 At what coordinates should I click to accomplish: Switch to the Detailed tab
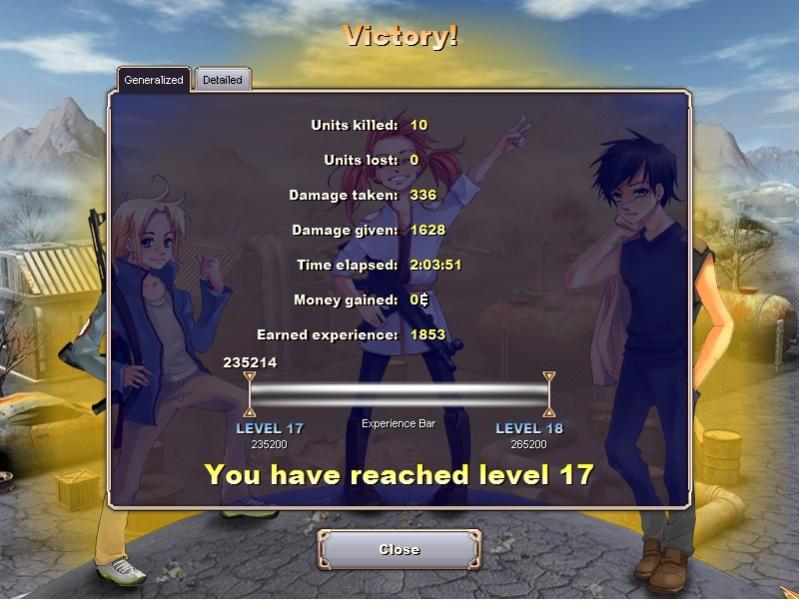click(222, 80)
